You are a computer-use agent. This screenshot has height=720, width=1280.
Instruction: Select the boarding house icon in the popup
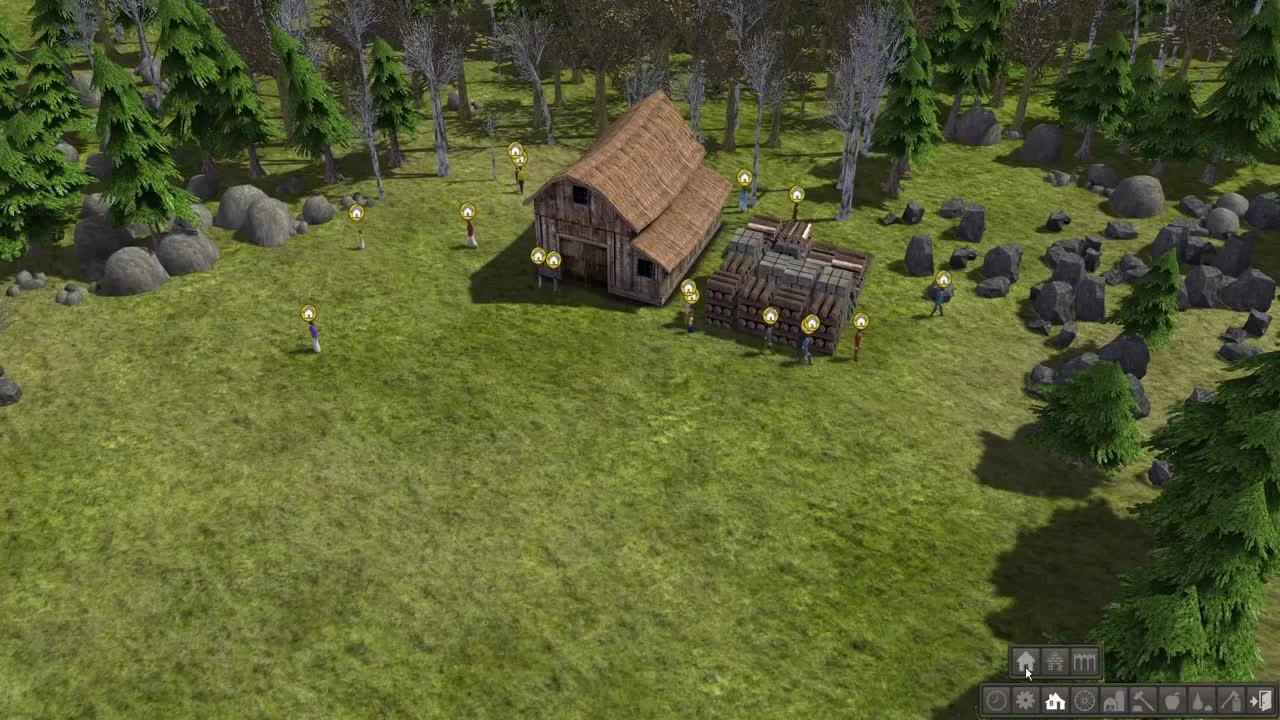1083,660
